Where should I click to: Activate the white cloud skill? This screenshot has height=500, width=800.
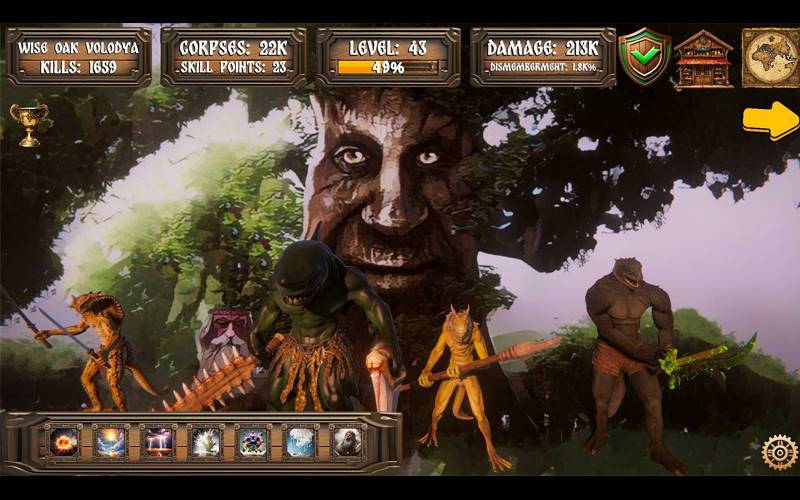point(300,442)
